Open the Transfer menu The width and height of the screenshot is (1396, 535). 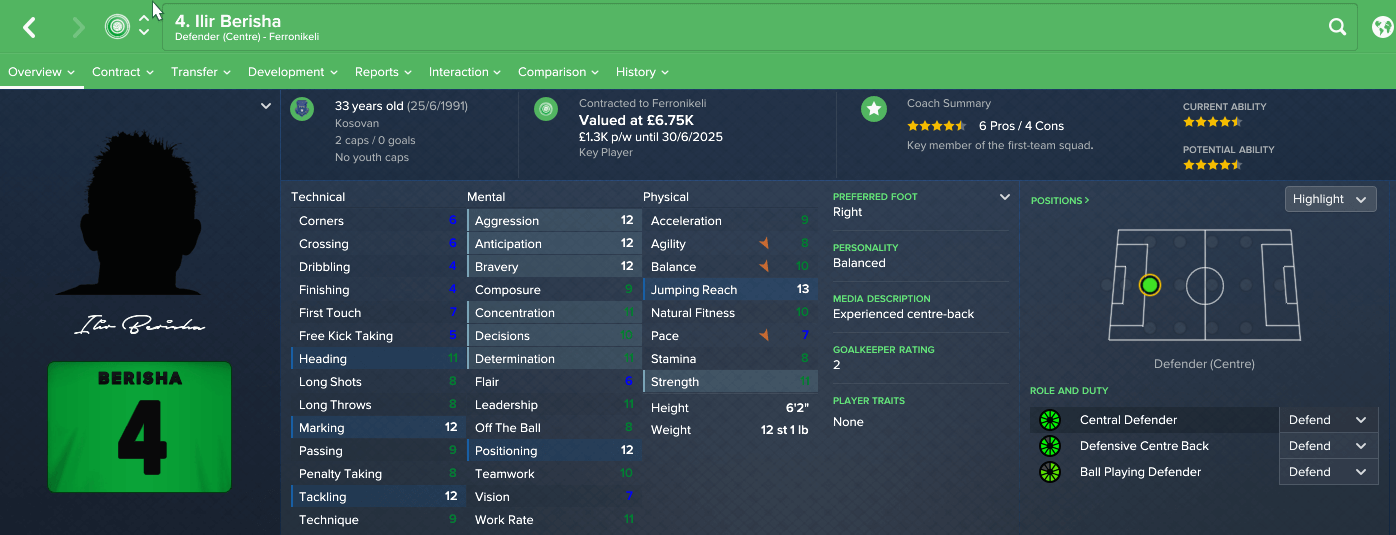point(200,72)
